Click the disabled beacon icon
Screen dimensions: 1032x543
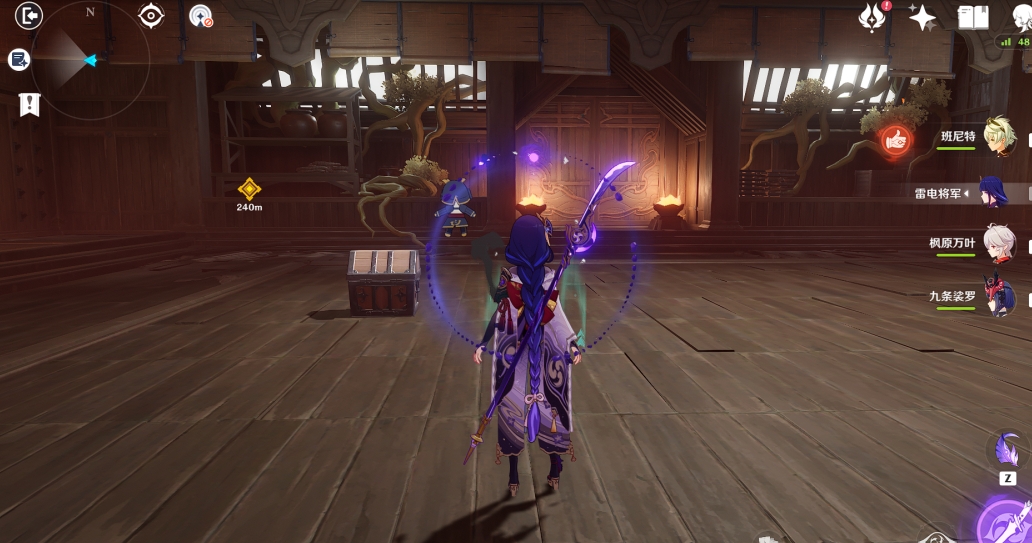click(x=201, y=16)
